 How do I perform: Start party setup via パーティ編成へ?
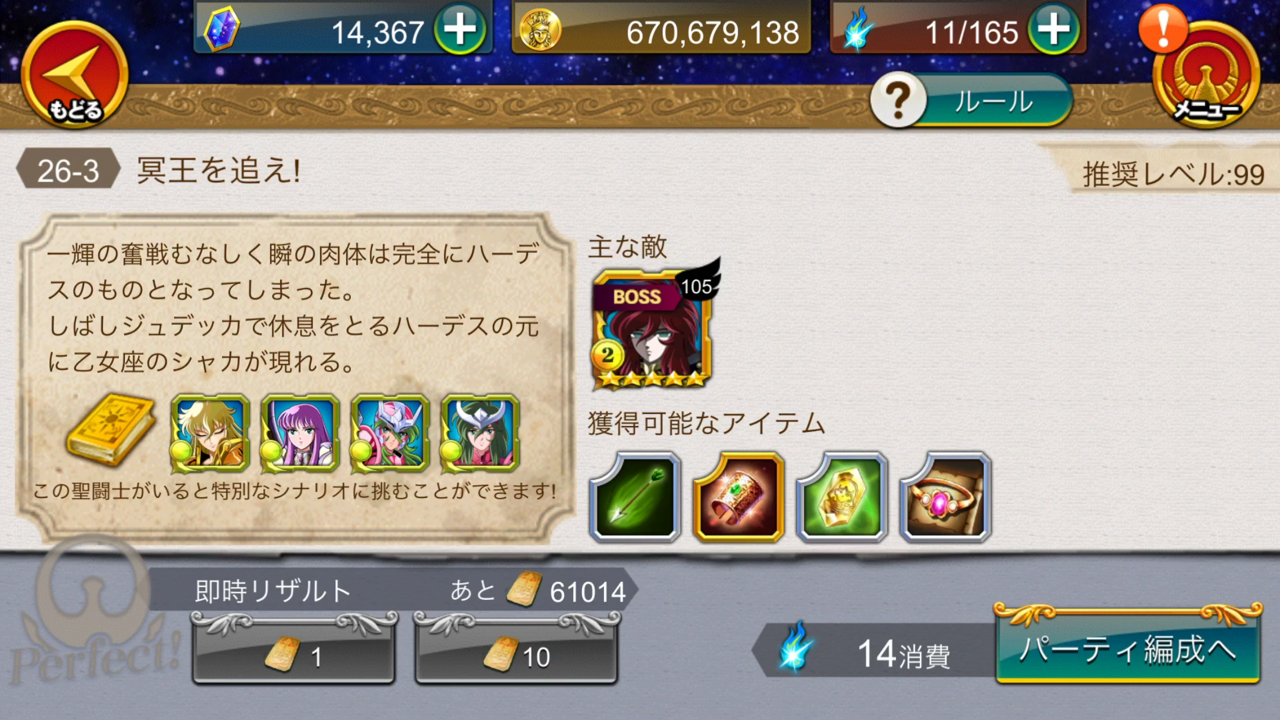tap(1126, 648)
